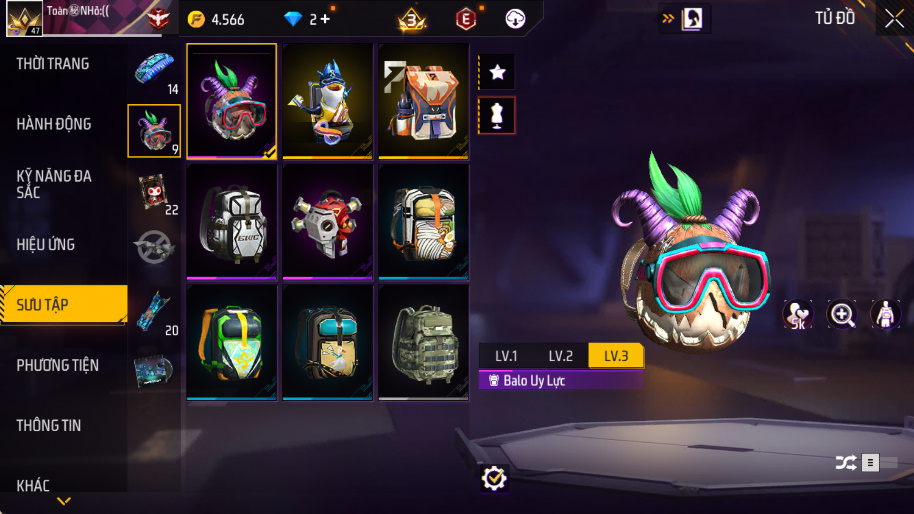The width and height of the screenshot is (914, 514).
Task: Choose the Khác menu entry
Action: 33,485
